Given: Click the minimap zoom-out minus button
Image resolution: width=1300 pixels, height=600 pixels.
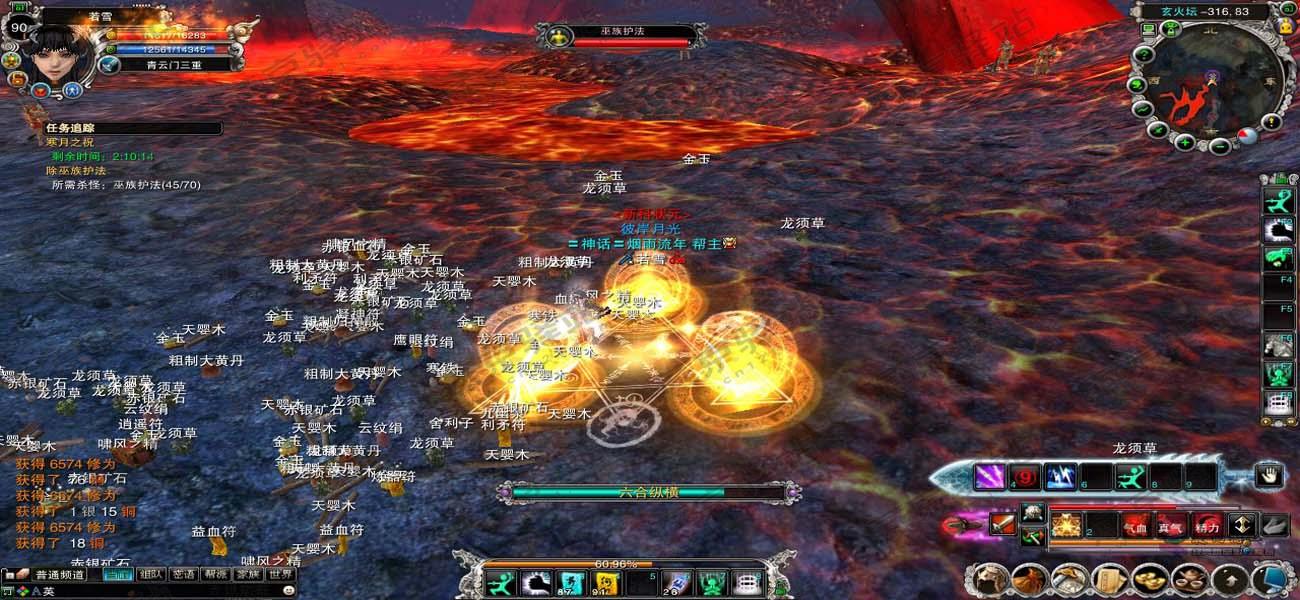Looking at the screenshot, I should click(x=1219, y=146).
